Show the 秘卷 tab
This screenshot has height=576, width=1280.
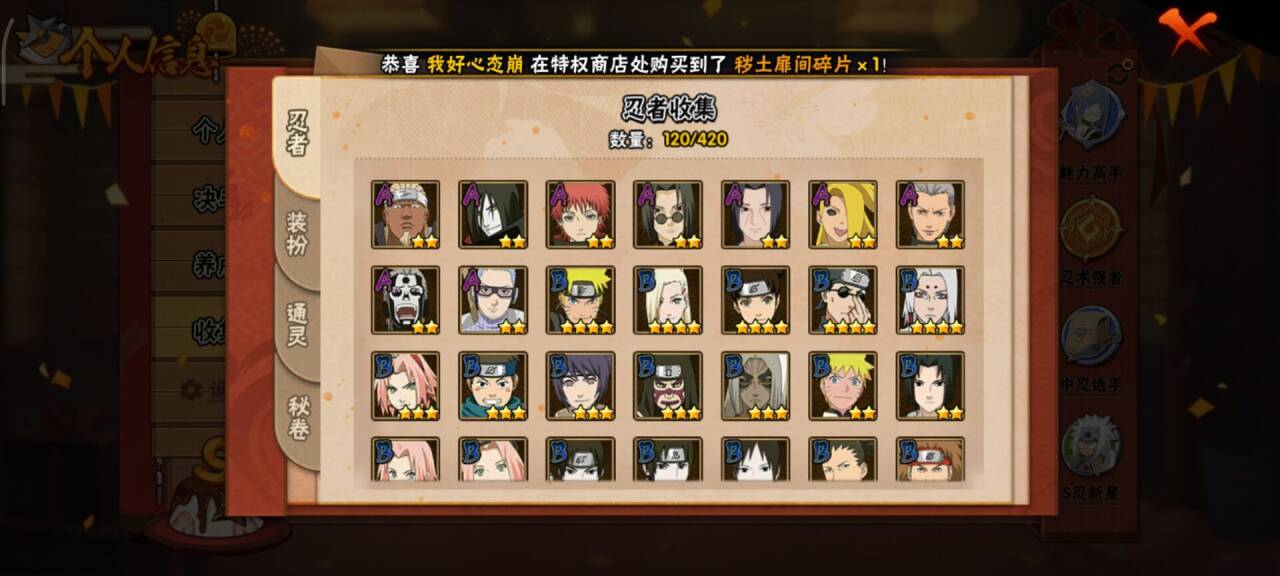[x=298, y=419]
